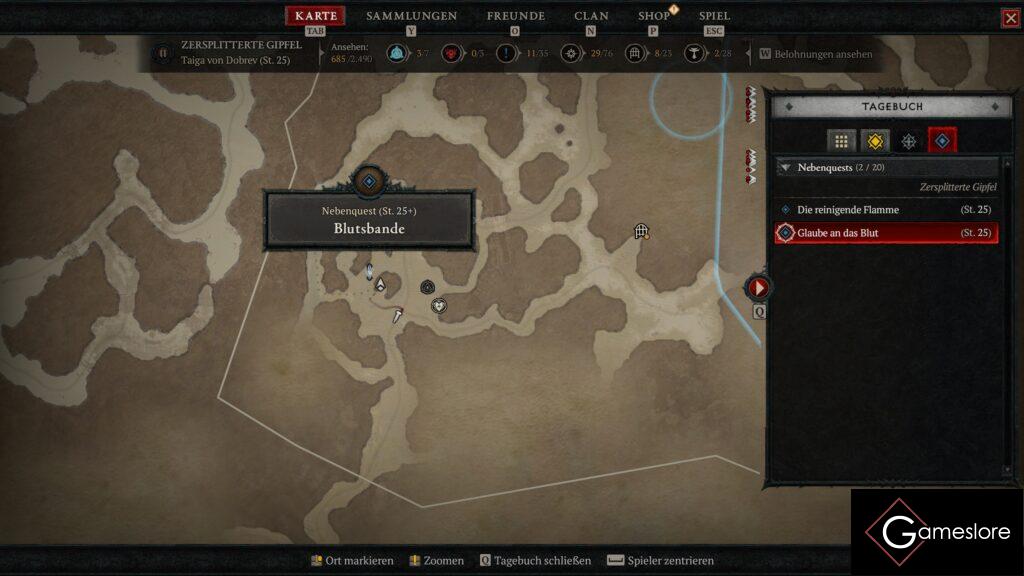This screenshot has width=1024, height=576.
Task: Select the quest Glaube an das Blut
Action: [838, 233]
